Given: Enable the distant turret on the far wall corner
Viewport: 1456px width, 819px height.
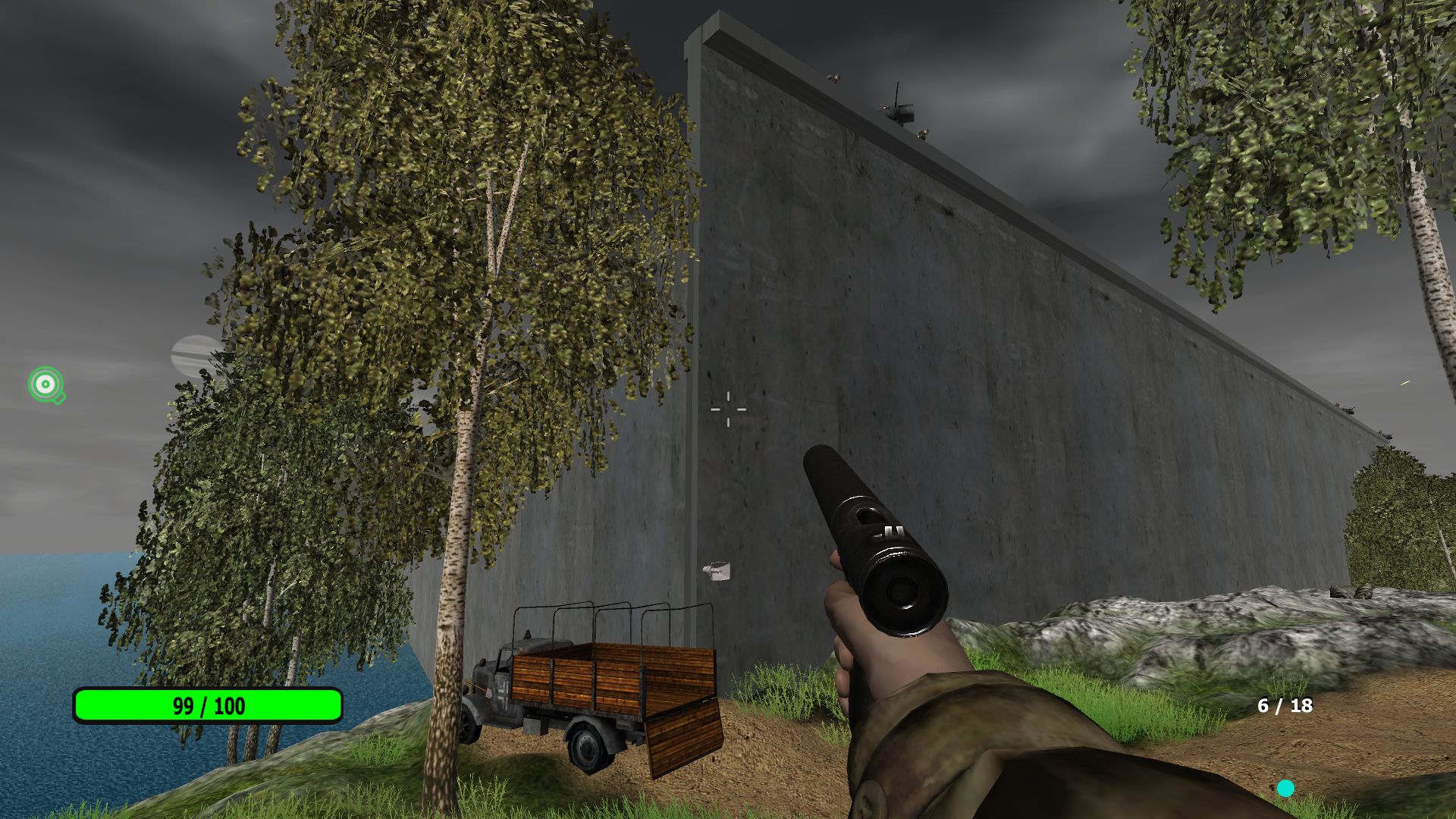Looking at the screenshot, I should [x=1388, y=437].
